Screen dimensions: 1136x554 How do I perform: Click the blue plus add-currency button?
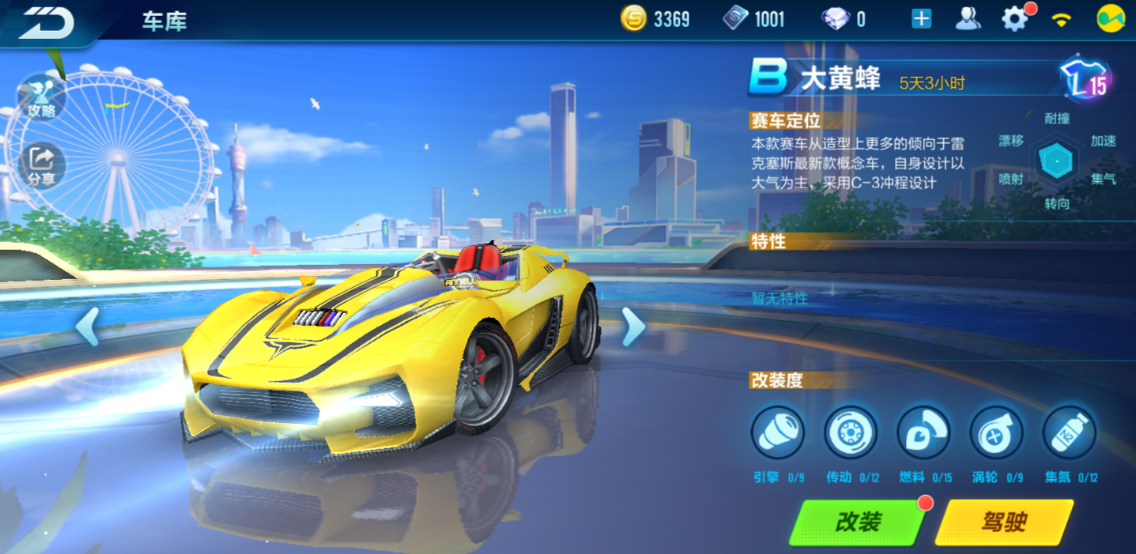click(921, 19)
